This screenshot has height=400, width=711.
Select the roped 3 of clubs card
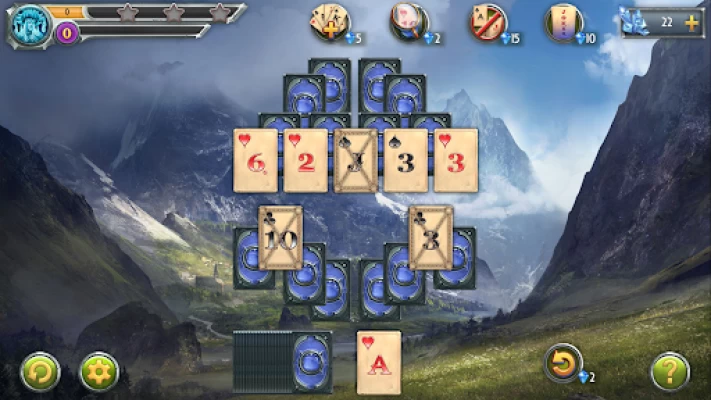(431, 238)
